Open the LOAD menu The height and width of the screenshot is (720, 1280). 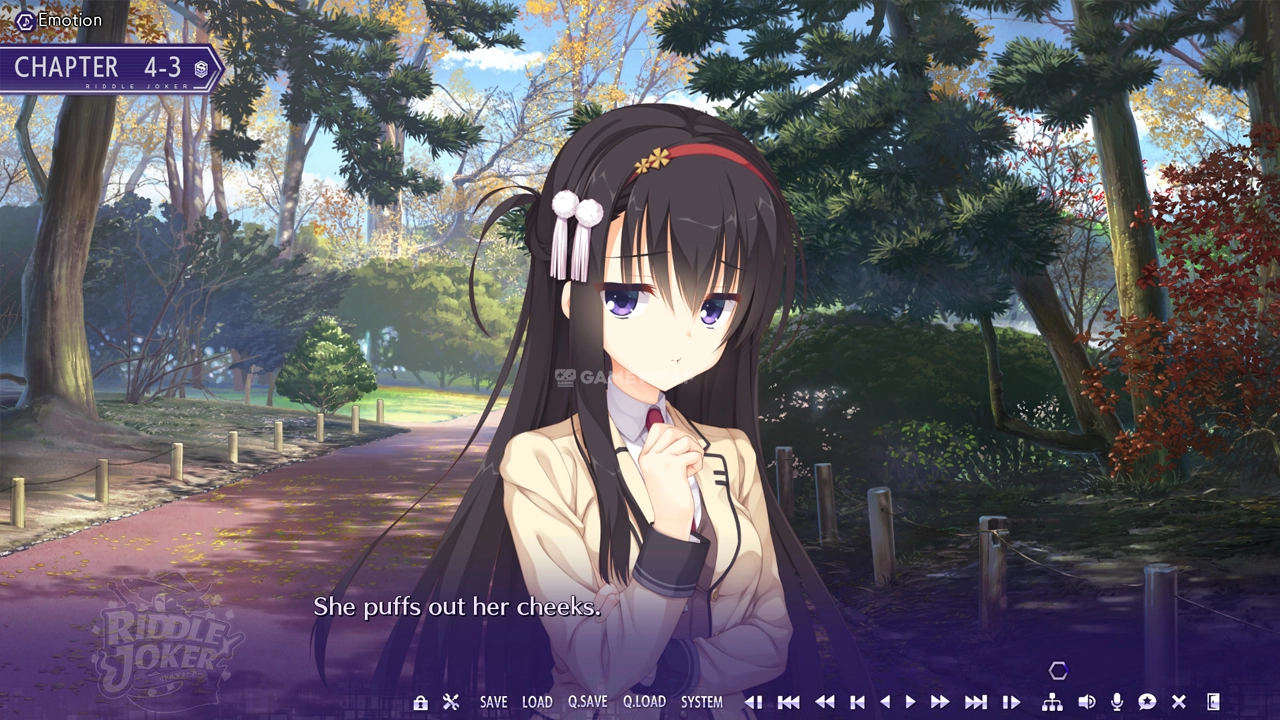pos(537,702)
